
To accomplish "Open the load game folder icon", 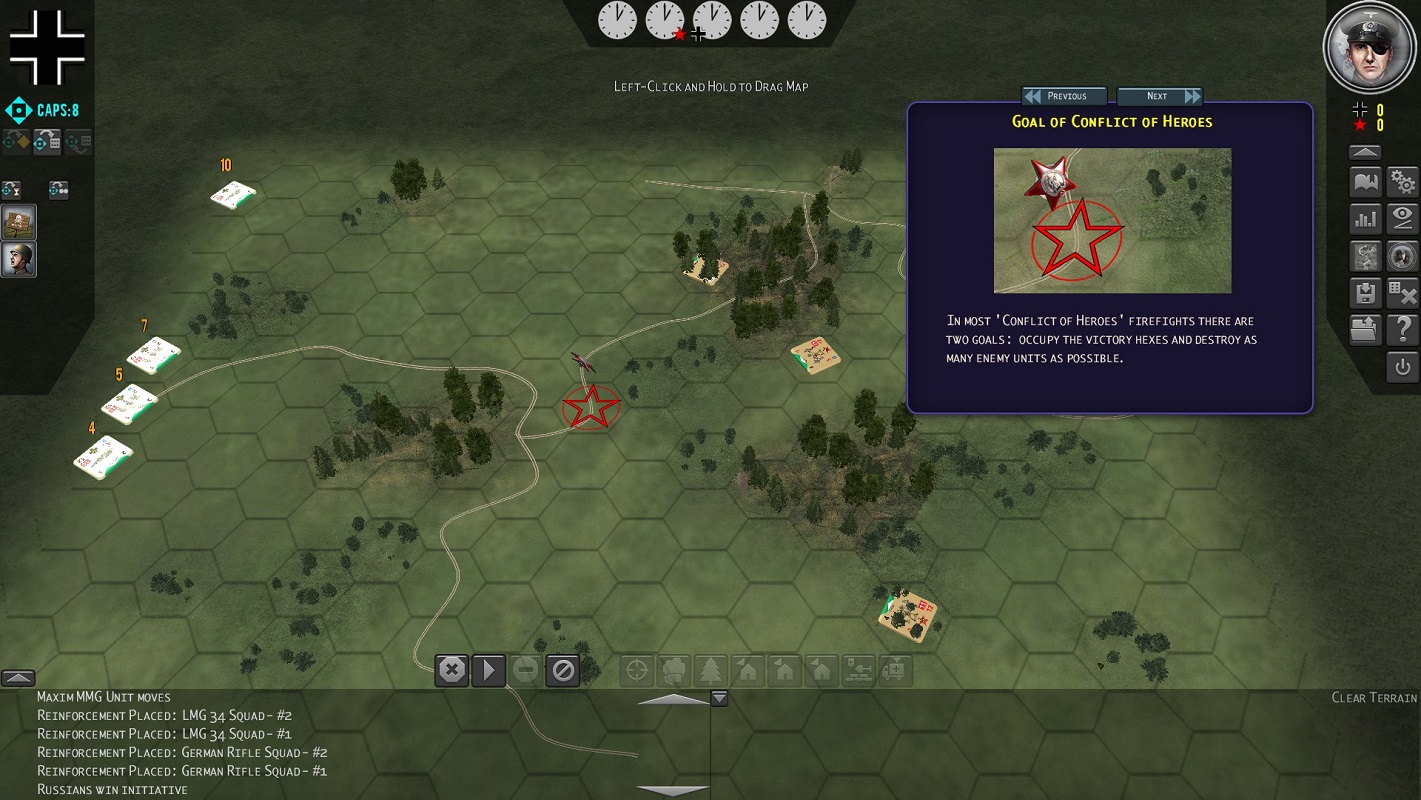I will (x=1365, y=329).
